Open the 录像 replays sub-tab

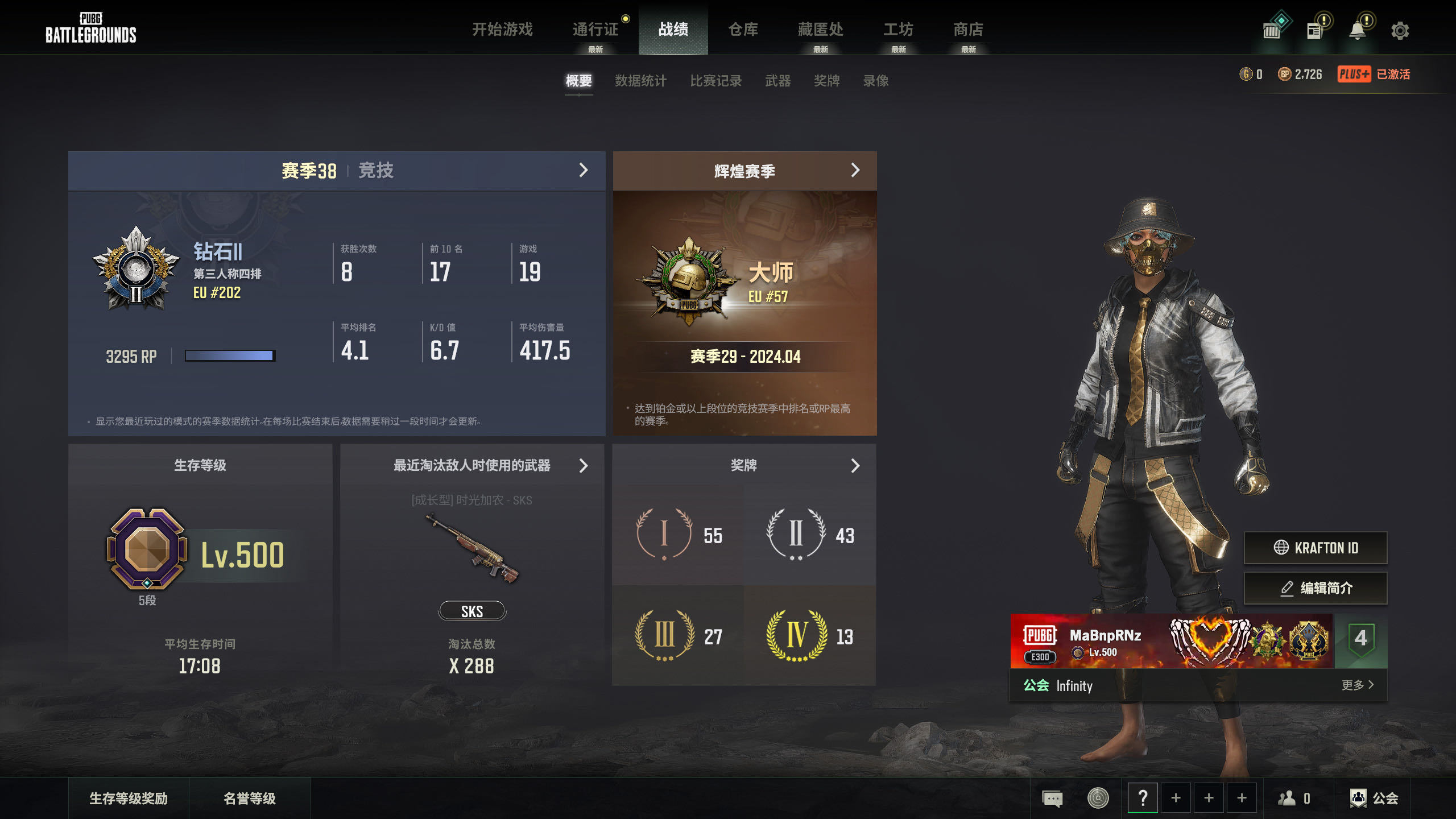click(876, 81)
